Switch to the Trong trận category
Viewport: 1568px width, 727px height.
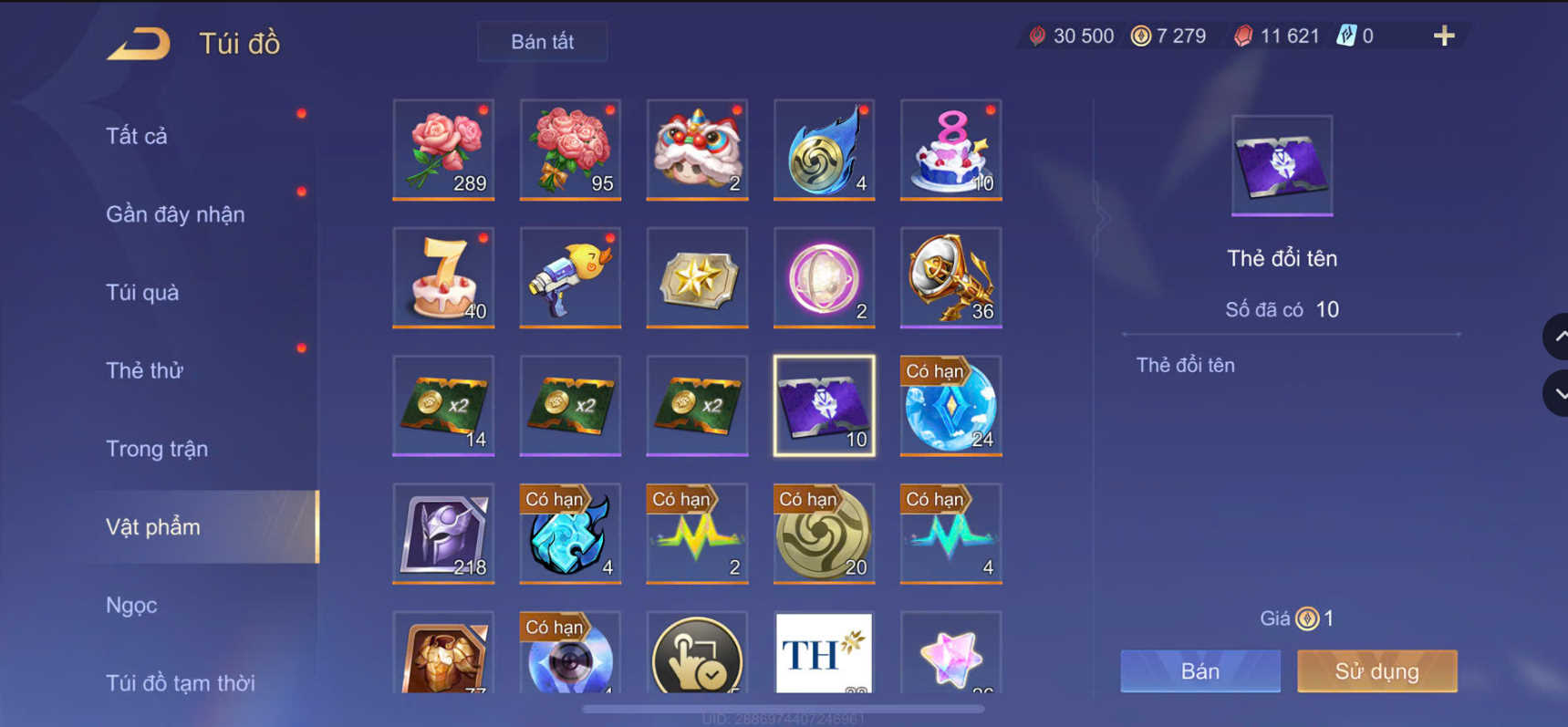[x=156, y=448]
